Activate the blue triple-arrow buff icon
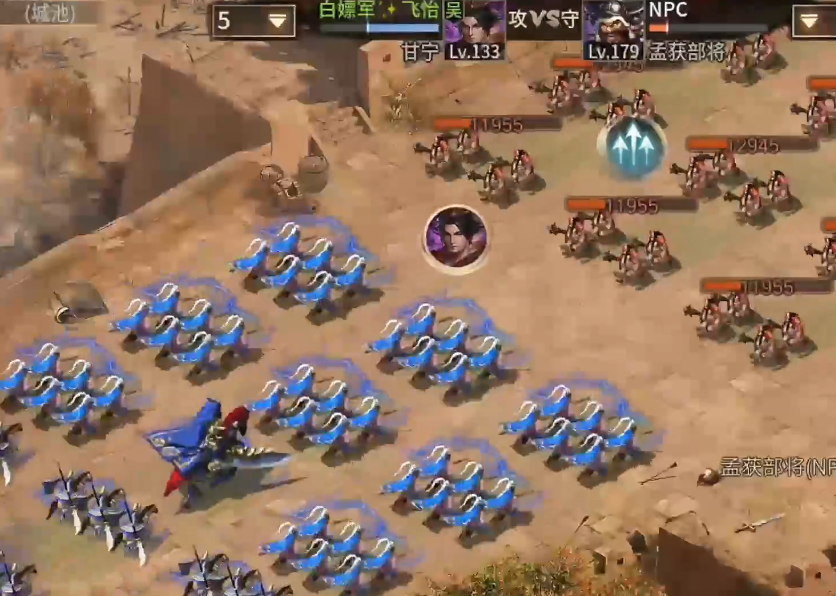This screenshot has height=596, width=836. (632, 147)
